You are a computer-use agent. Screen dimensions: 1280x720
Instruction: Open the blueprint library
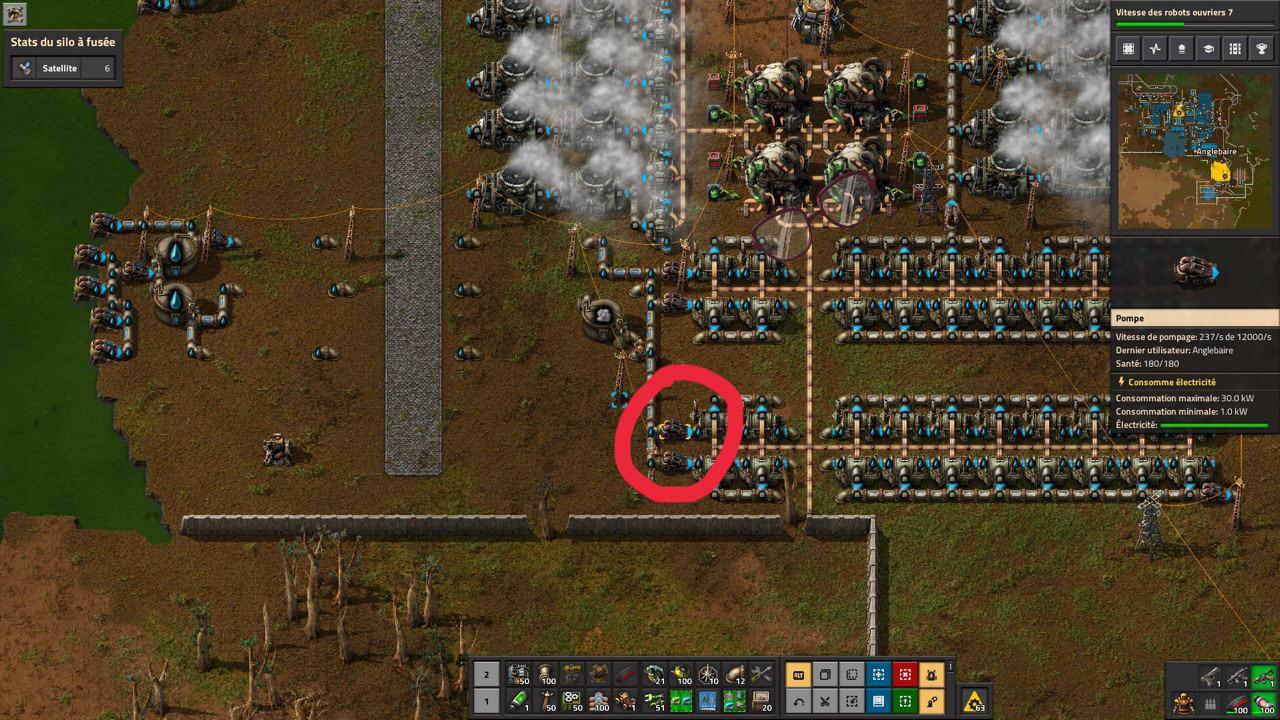(1130, 47)
